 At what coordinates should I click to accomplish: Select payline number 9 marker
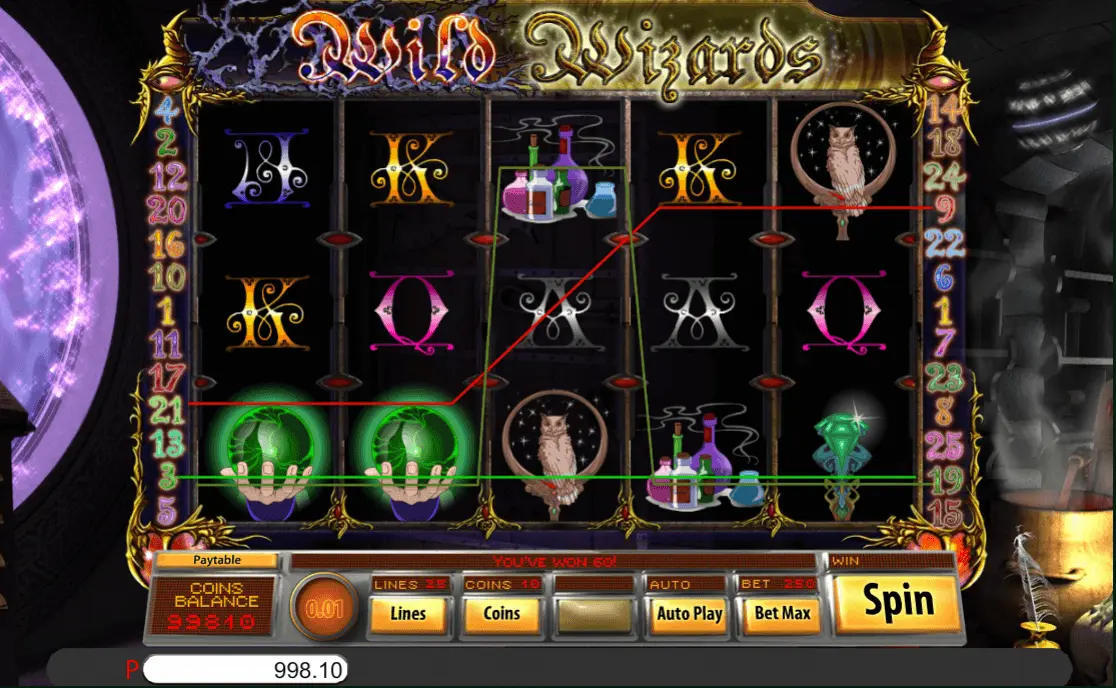click(x=944, y=209)
